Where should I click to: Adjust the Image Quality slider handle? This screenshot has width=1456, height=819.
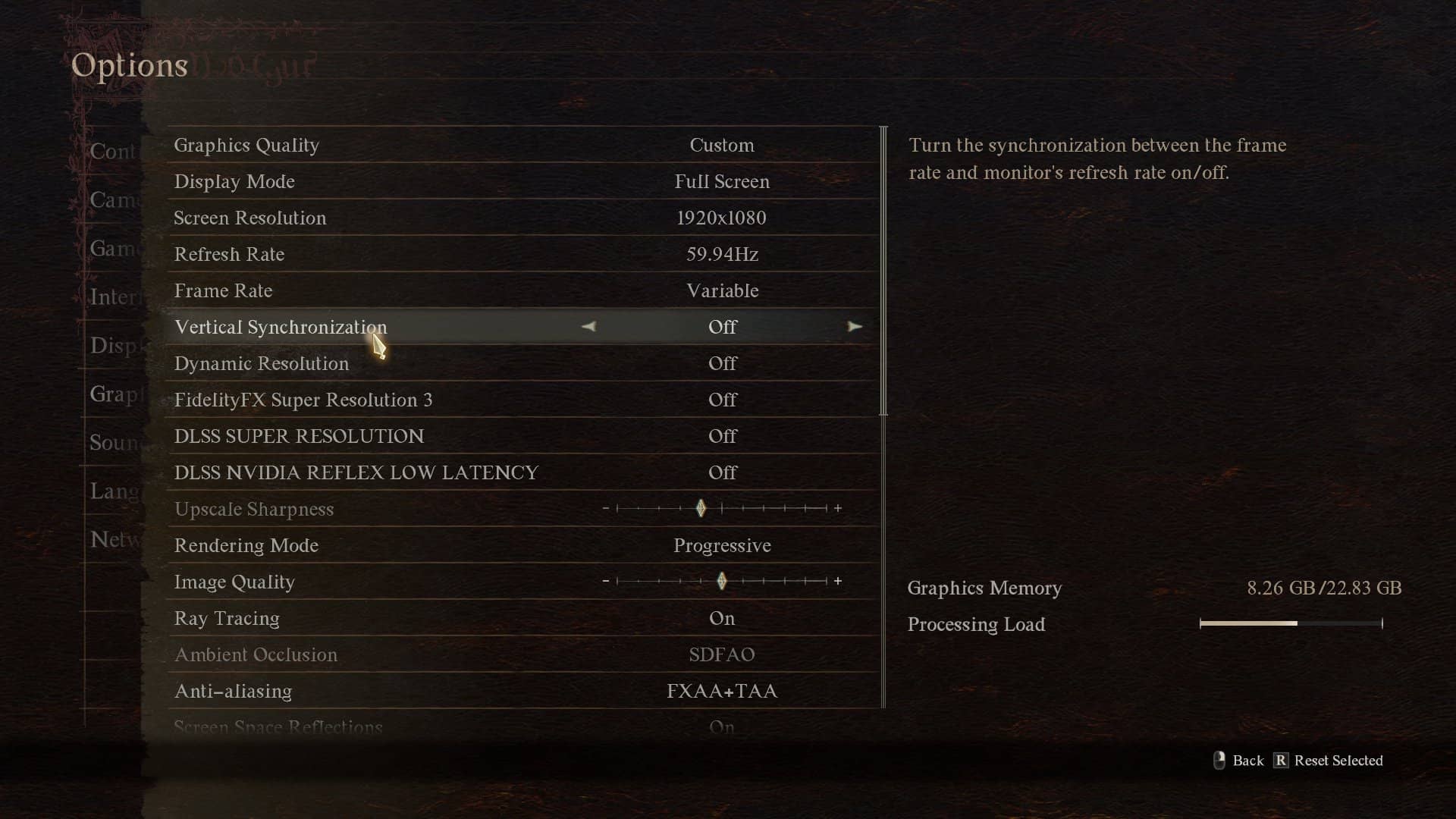(722, 582)
